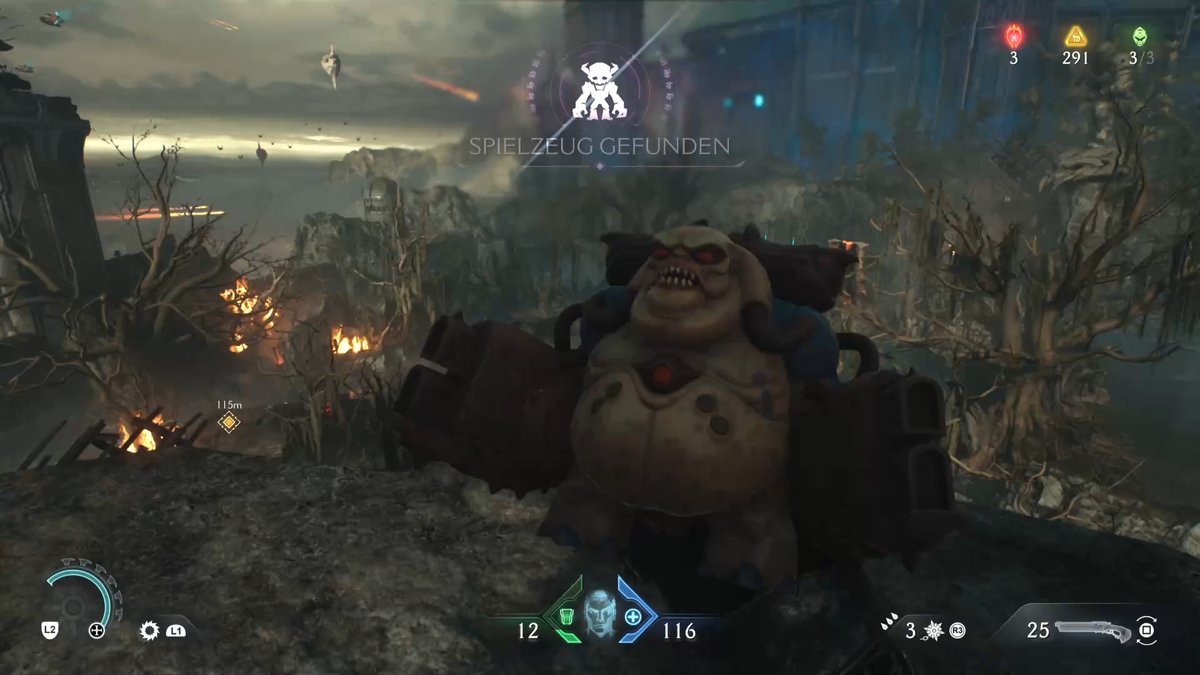Screen dimensions: 1200x675
Task: Select the red ruby resource icon
Action: 1013,37
